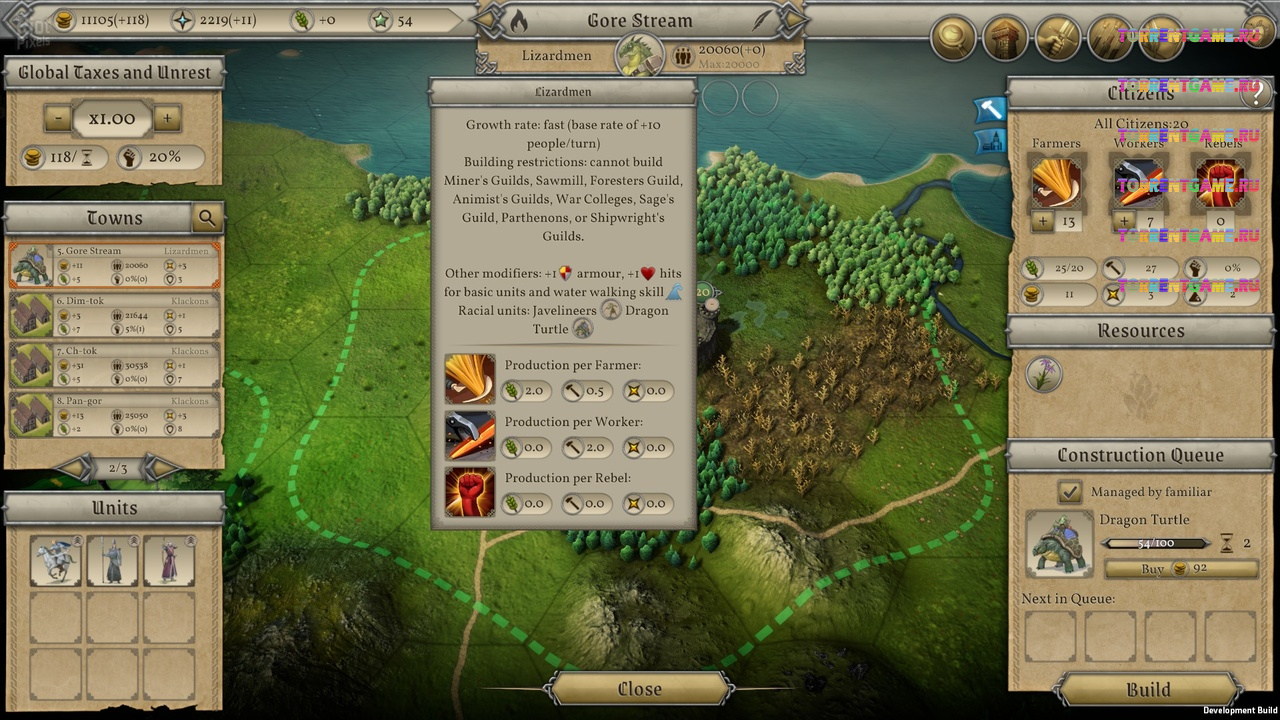Decrease the global tax rate
This screenshot has height=720, width=1280.
click(x=57, y=119)
